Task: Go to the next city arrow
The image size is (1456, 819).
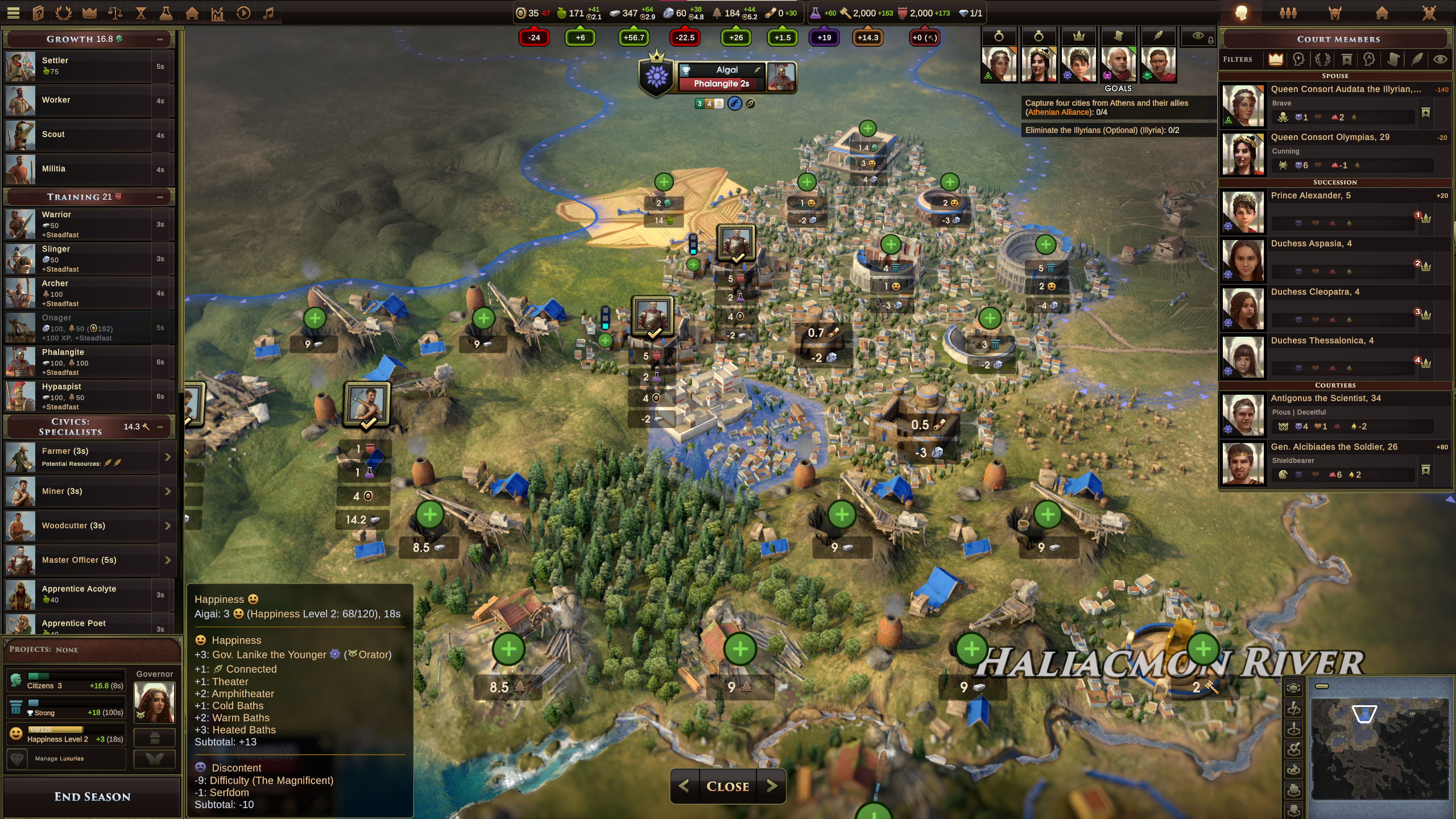Action: point(772,786)
